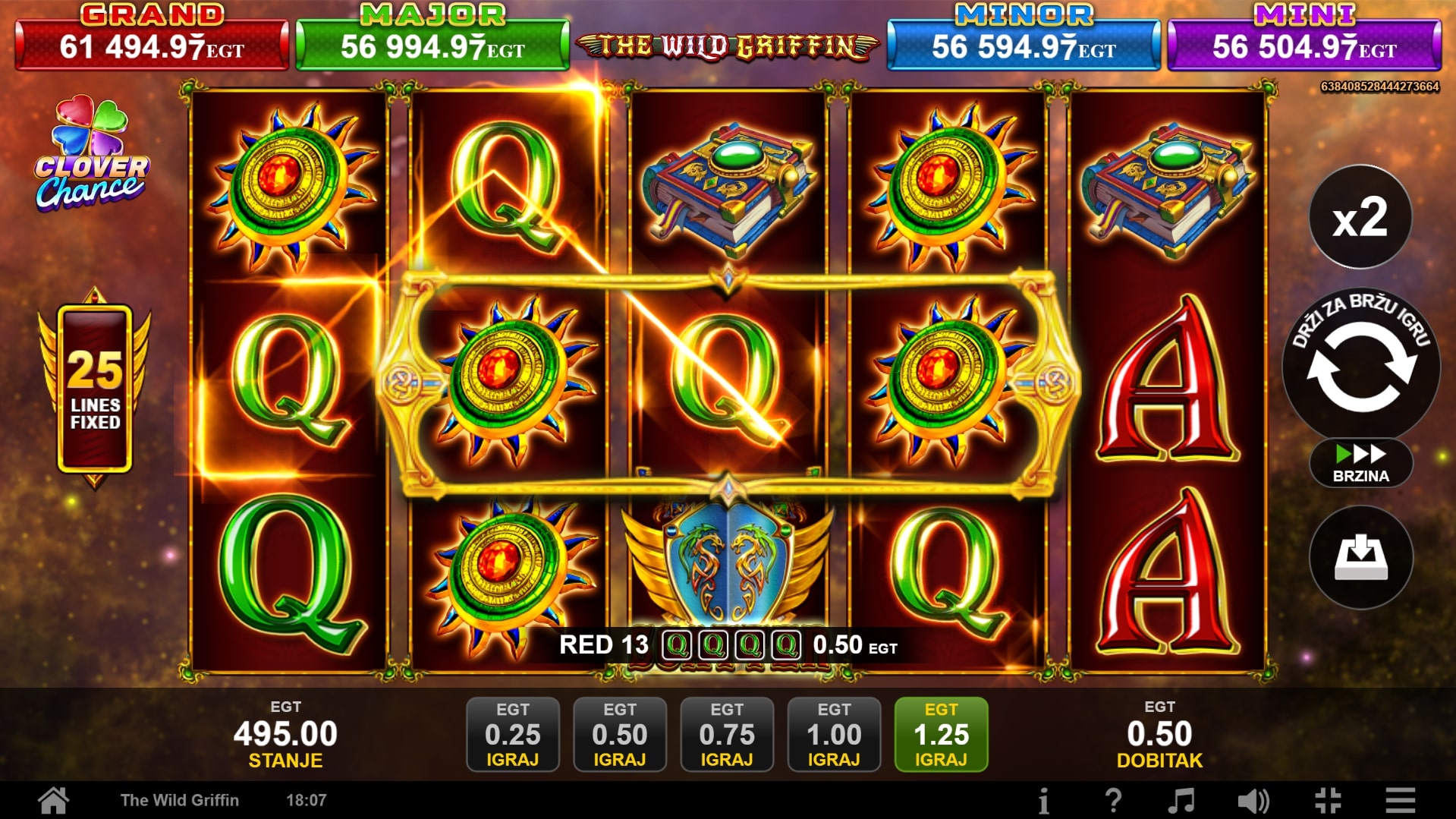Play with the 0.75 EGT bet
The width and height of the screenshot is (1456, 819).
(x=727, y=734)
